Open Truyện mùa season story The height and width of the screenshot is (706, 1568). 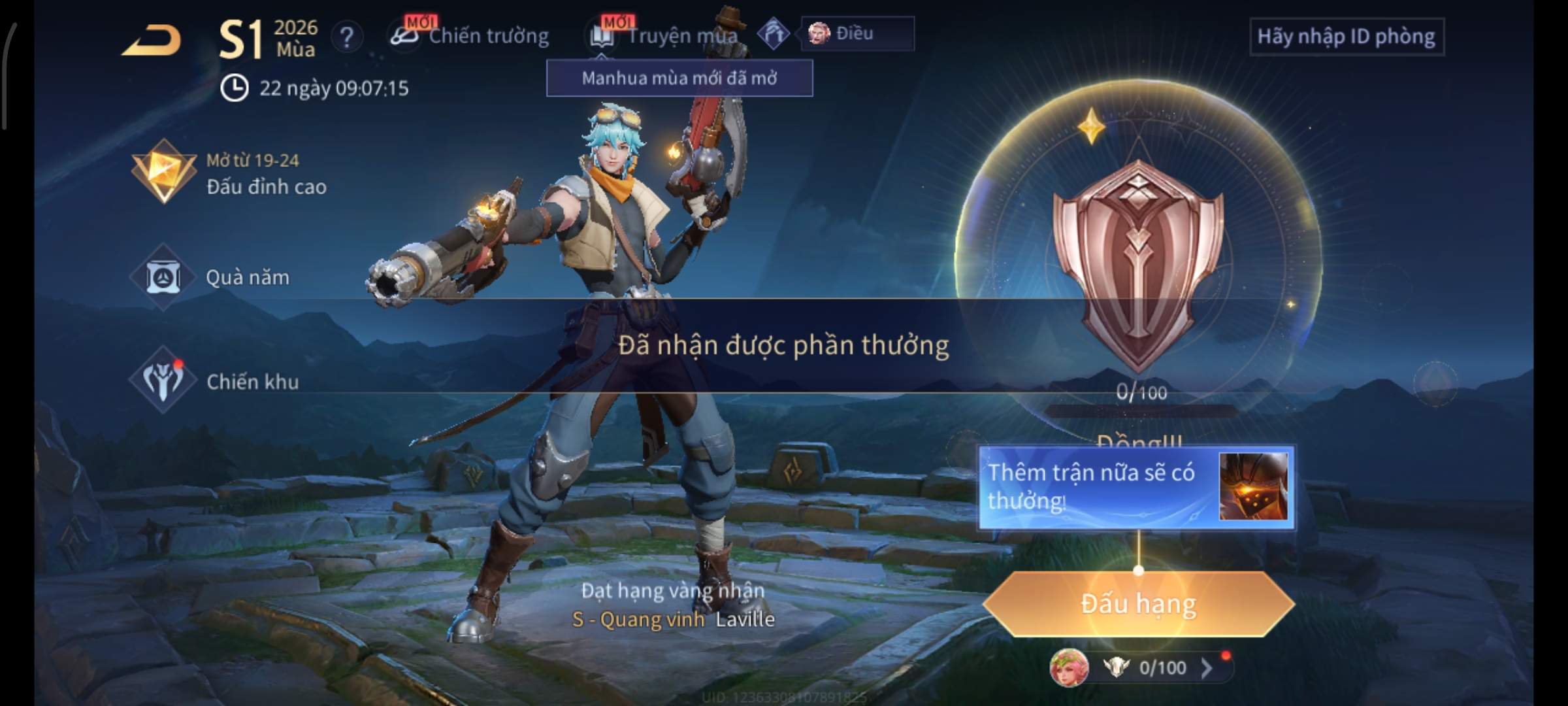pos(666,36)
